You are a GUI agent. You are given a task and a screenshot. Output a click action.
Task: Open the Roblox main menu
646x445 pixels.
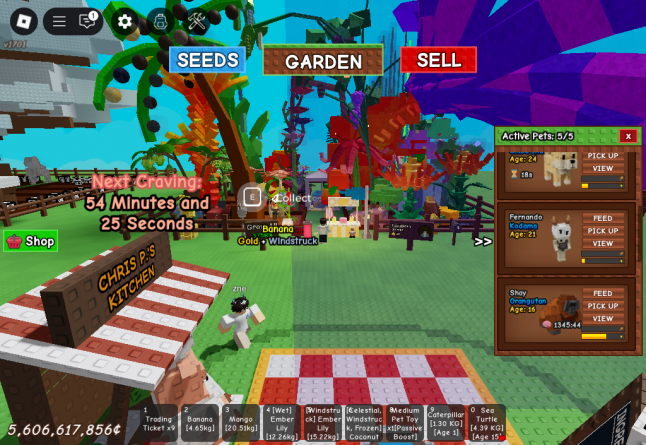tap(23, 21)
